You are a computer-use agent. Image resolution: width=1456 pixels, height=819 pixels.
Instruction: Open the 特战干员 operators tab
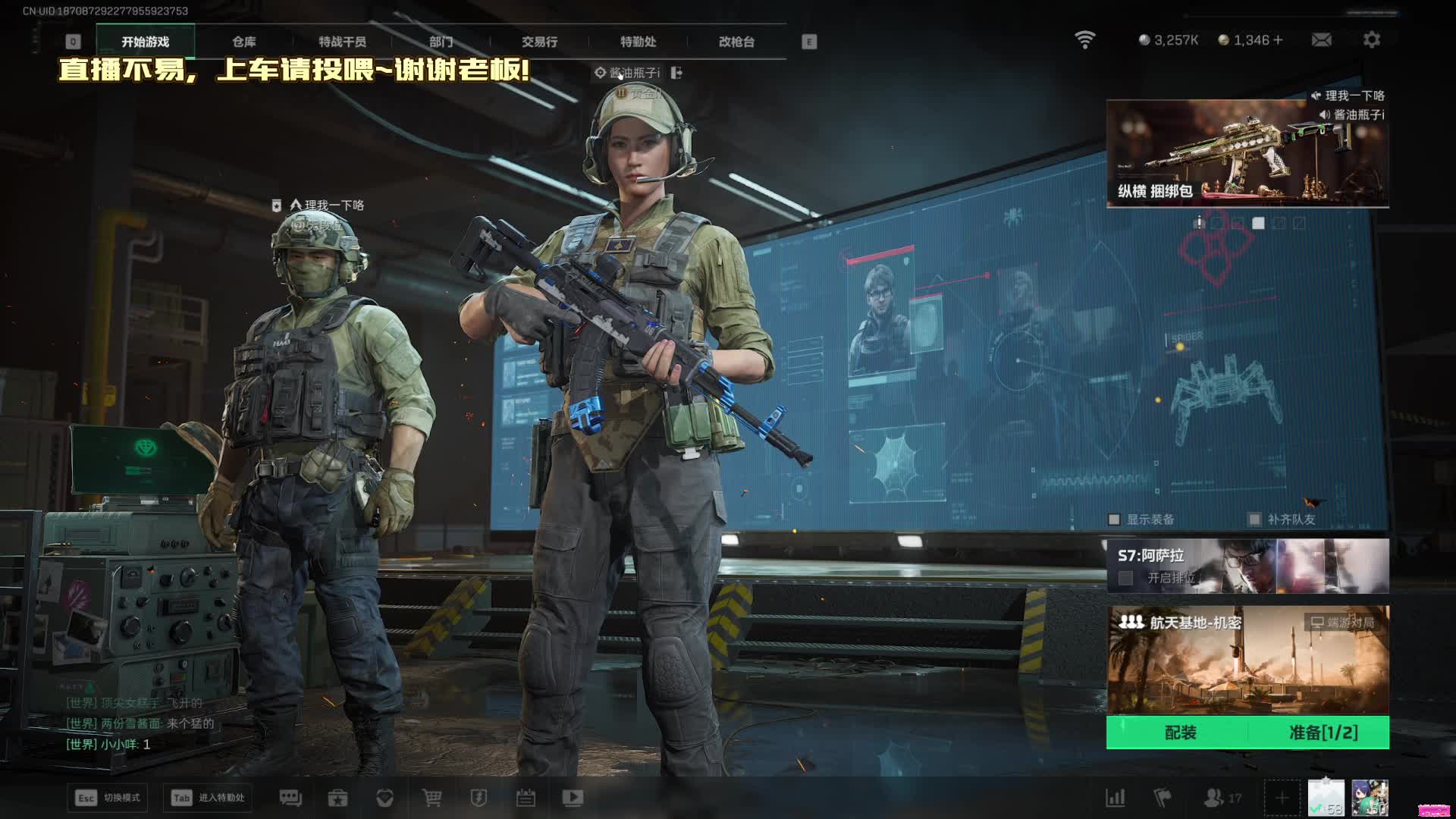coord(342,42)
